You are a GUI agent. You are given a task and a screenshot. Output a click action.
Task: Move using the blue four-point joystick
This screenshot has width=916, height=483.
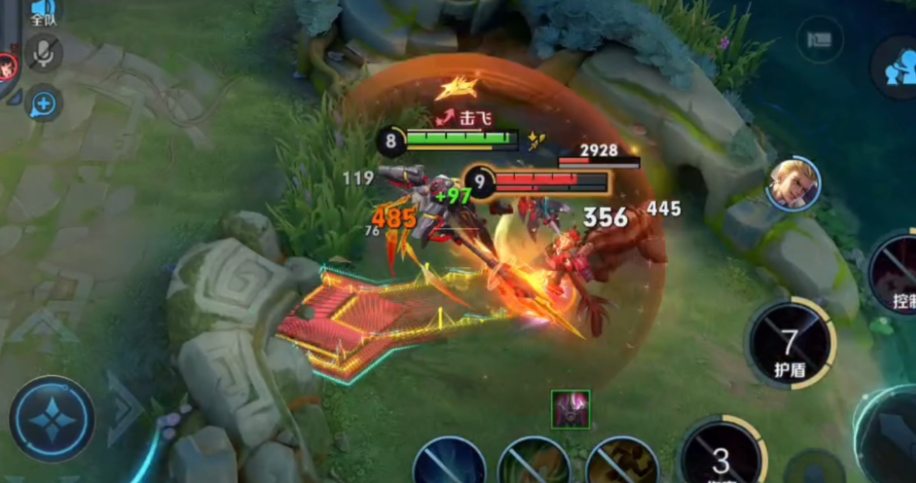tap(52, 419)
